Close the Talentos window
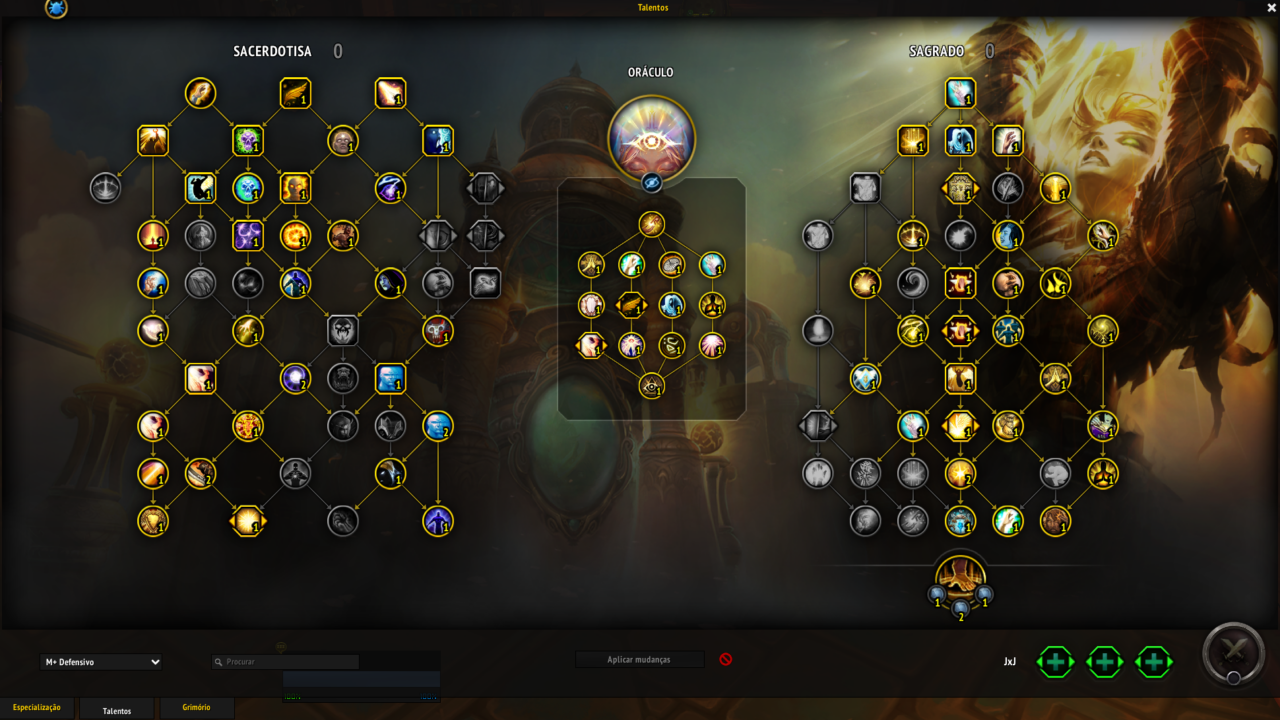 (x=1271, y=8)
